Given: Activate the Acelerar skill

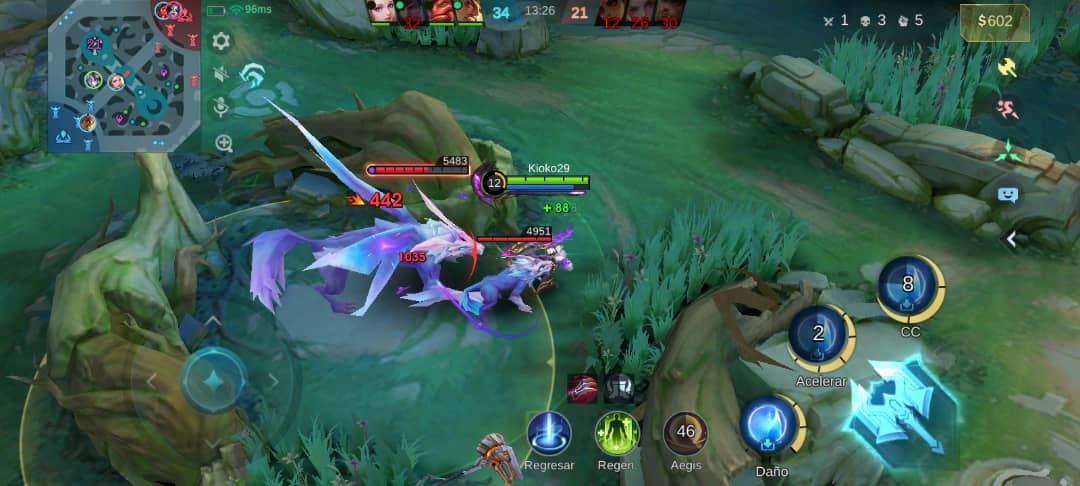Looking at the screenshot, I should 819,336.
